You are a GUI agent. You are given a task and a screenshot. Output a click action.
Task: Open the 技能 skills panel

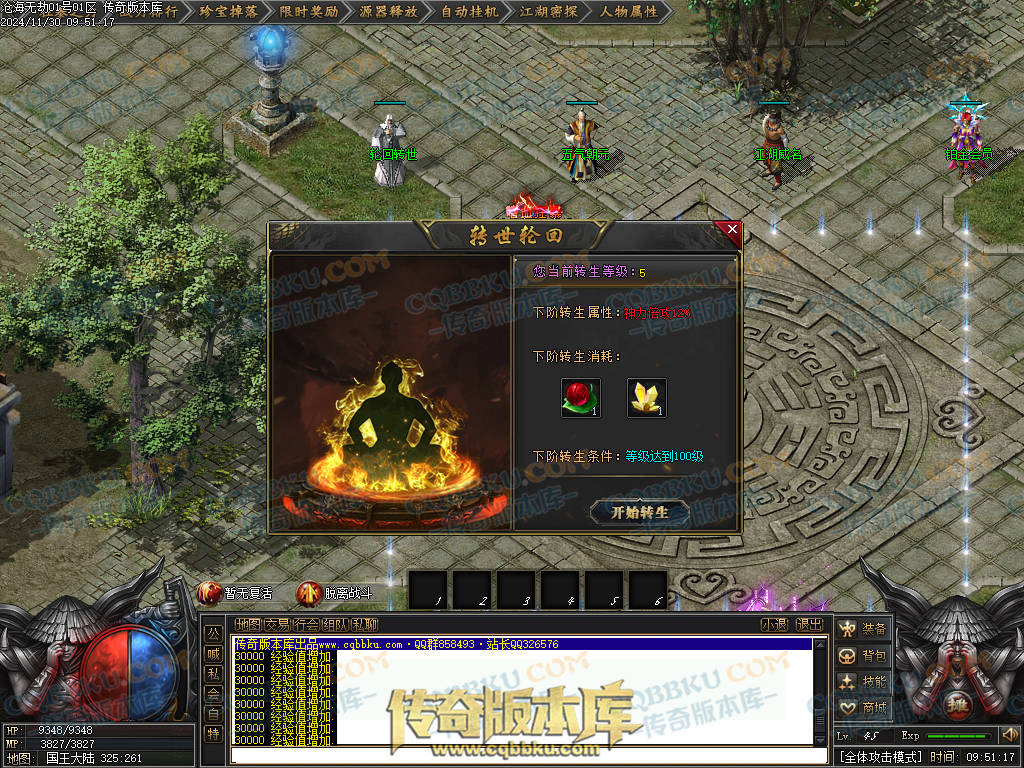pyautogui.click(x=863, y=682)
